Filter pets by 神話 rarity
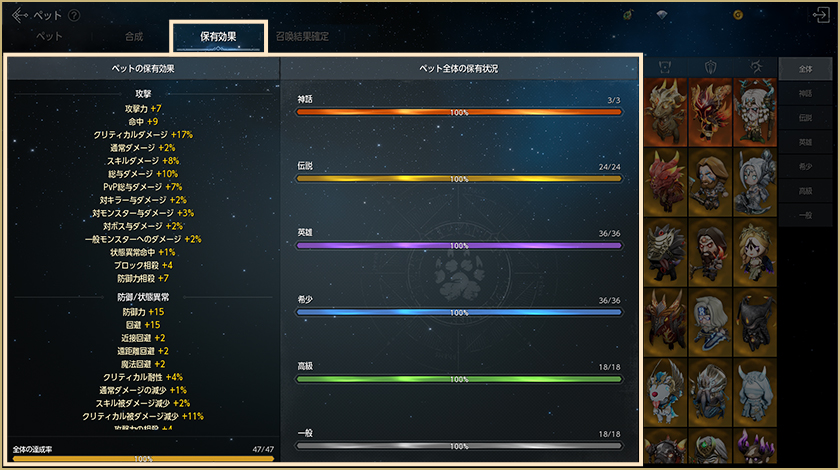This screenshot has height=470, width=840. point(805,93)
